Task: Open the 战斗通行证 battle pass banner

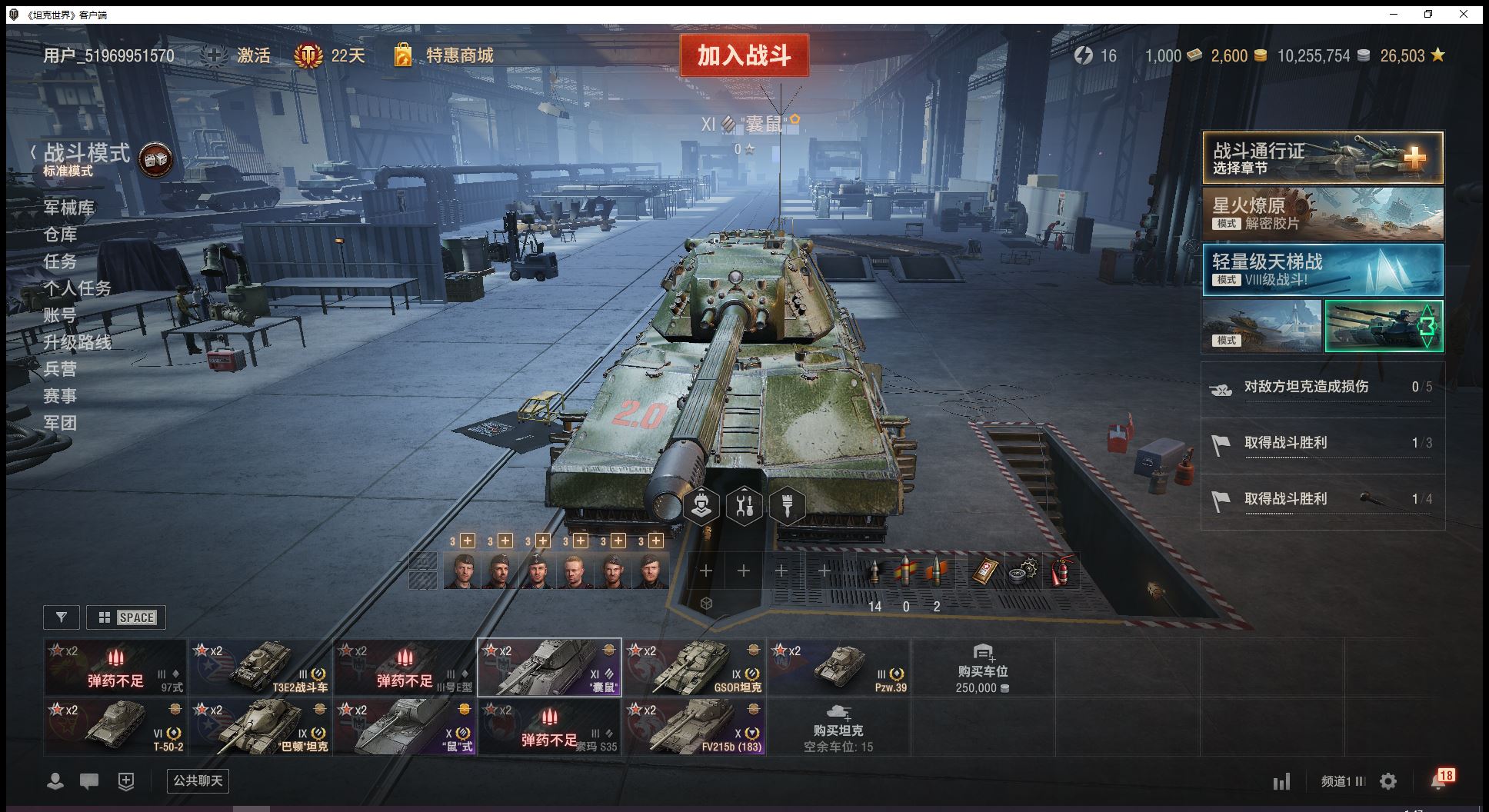Action: [1322, 158]
